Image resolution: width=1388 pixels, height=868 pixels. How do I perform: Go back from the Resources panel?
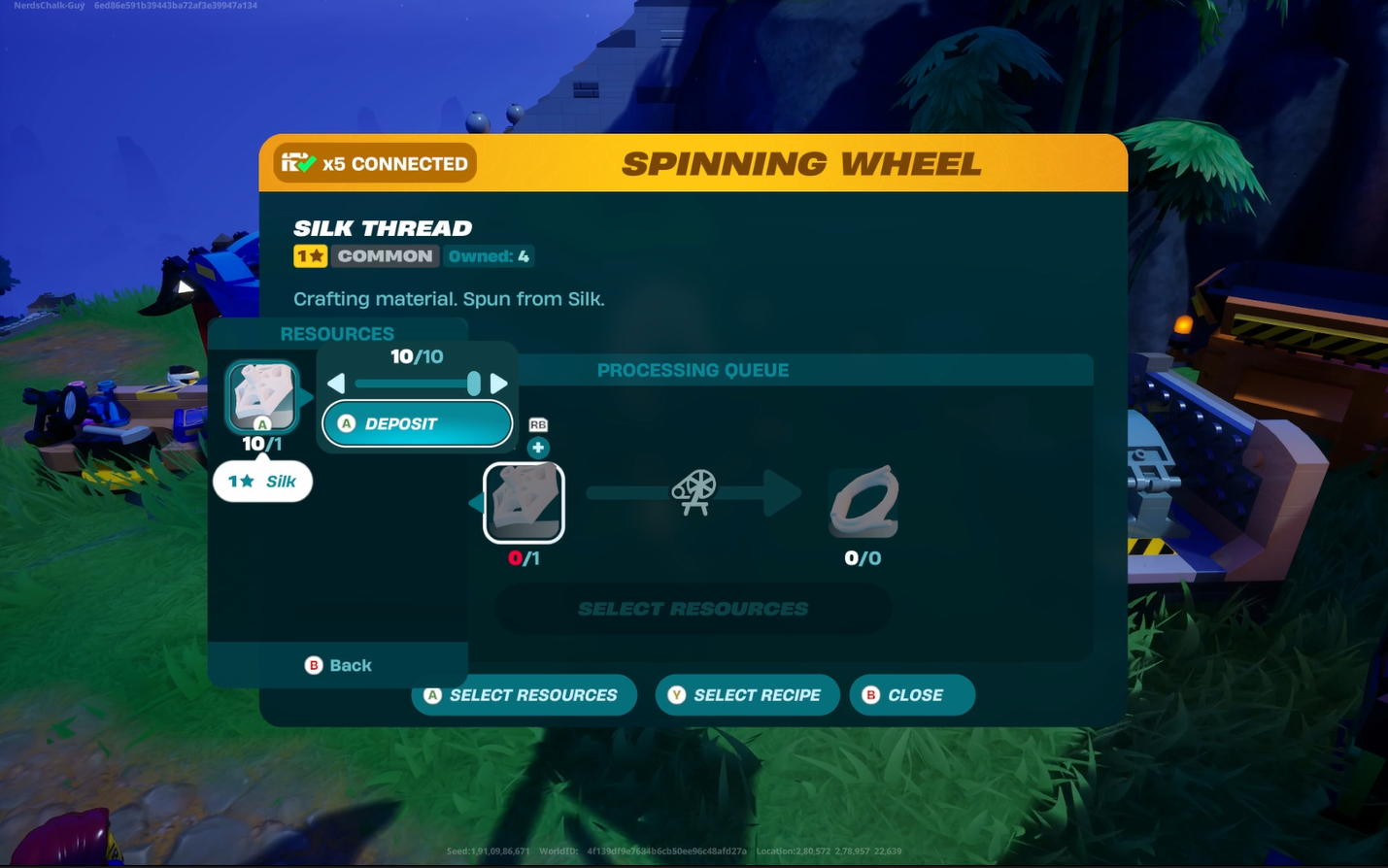pyautogui.click(x=338, y=665)
